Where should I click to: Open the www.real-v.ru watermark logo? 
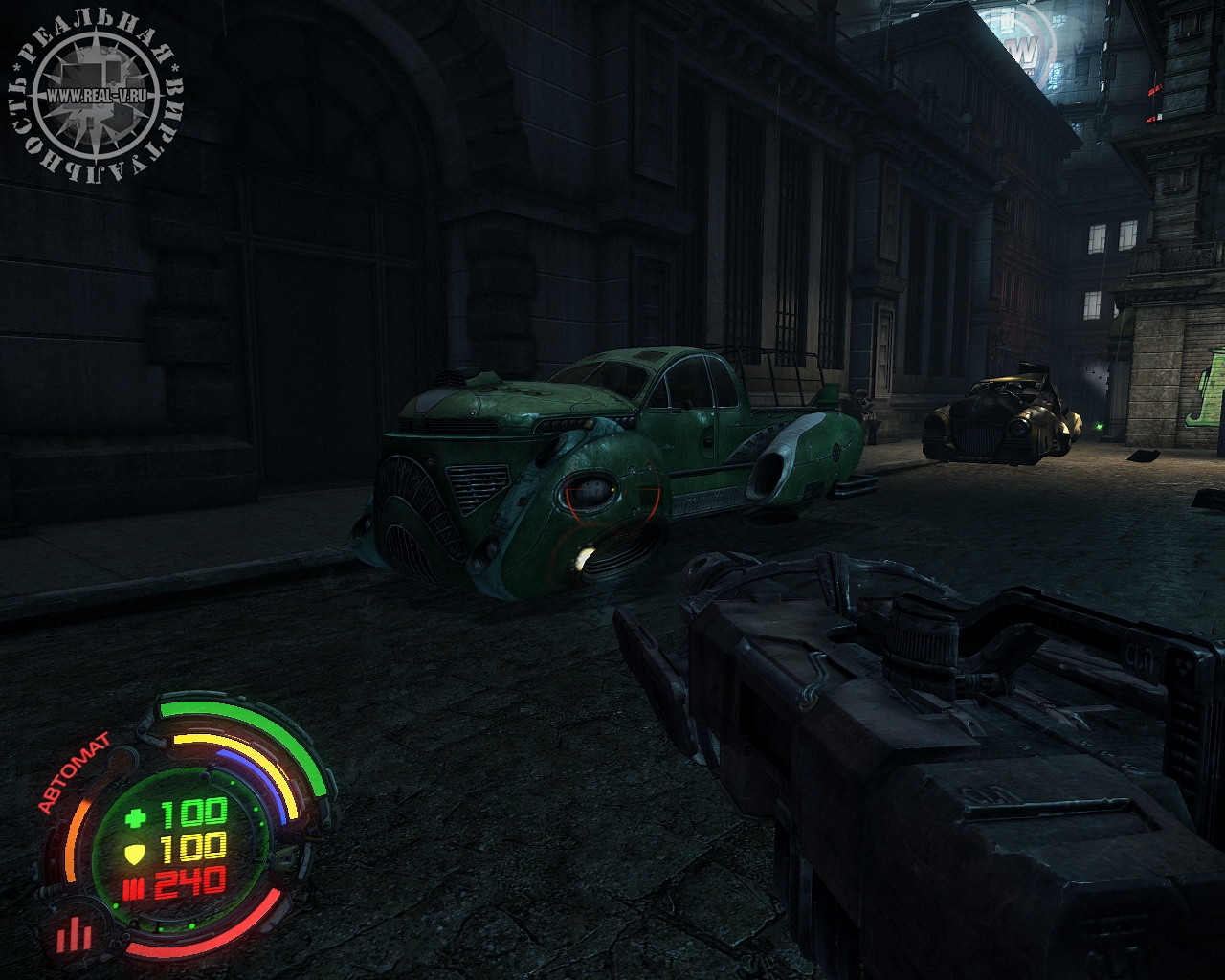pos(96,96)
